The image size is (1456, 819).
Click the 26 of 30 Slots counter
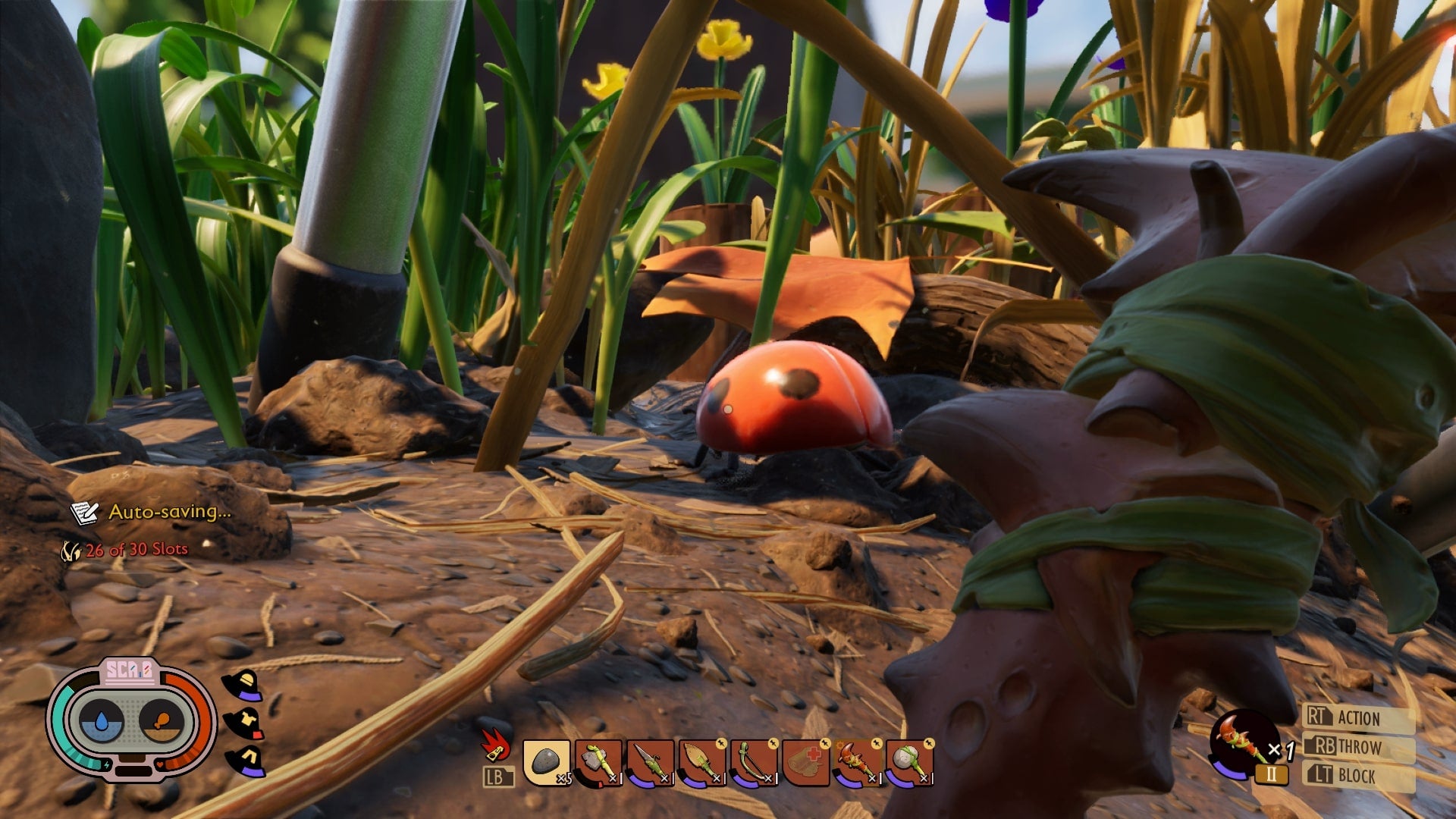[135, 548]
